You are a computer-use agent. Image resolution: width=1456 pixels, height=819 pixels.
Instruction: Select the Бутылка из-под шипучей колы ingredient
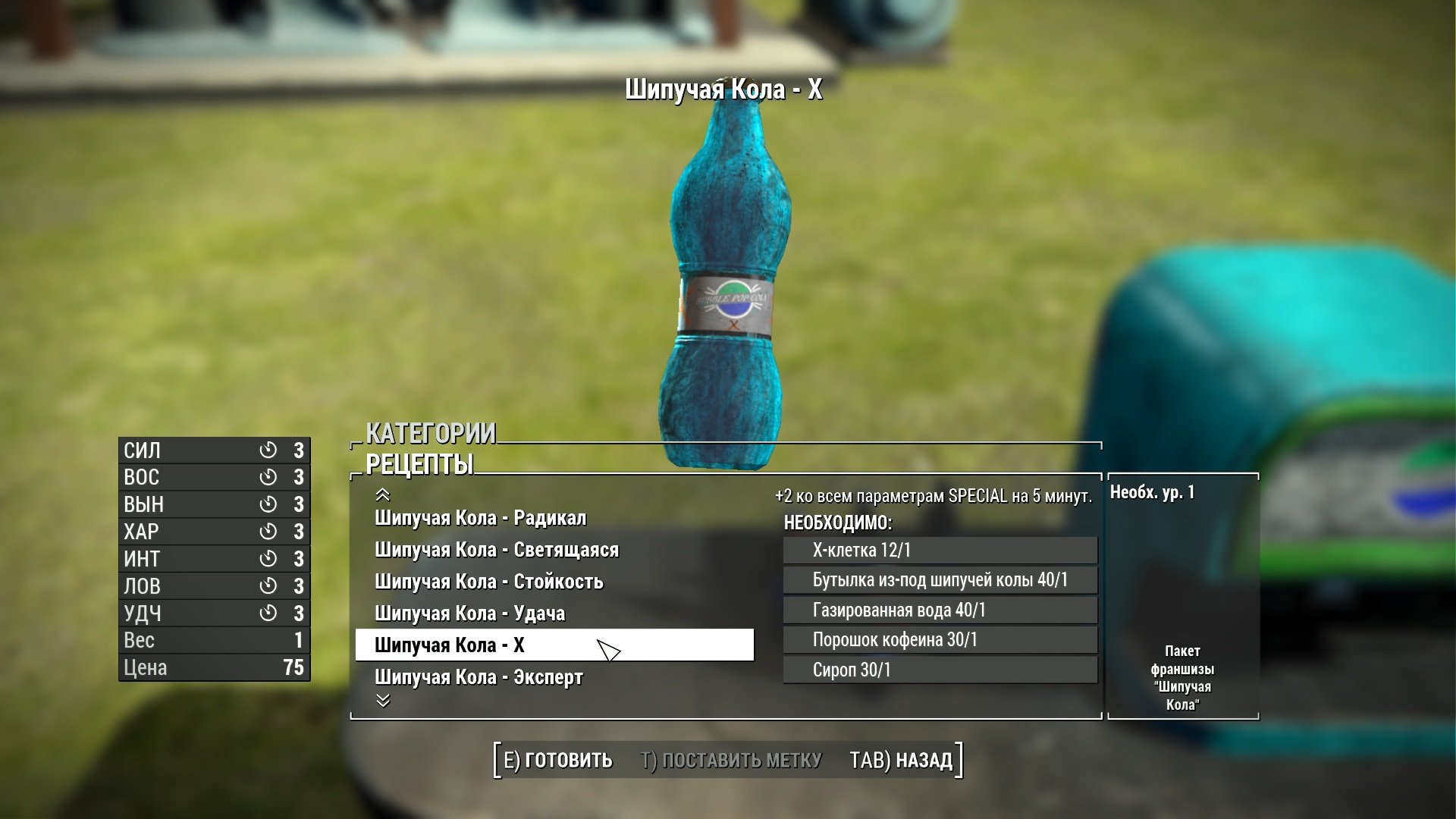[940, 581]
